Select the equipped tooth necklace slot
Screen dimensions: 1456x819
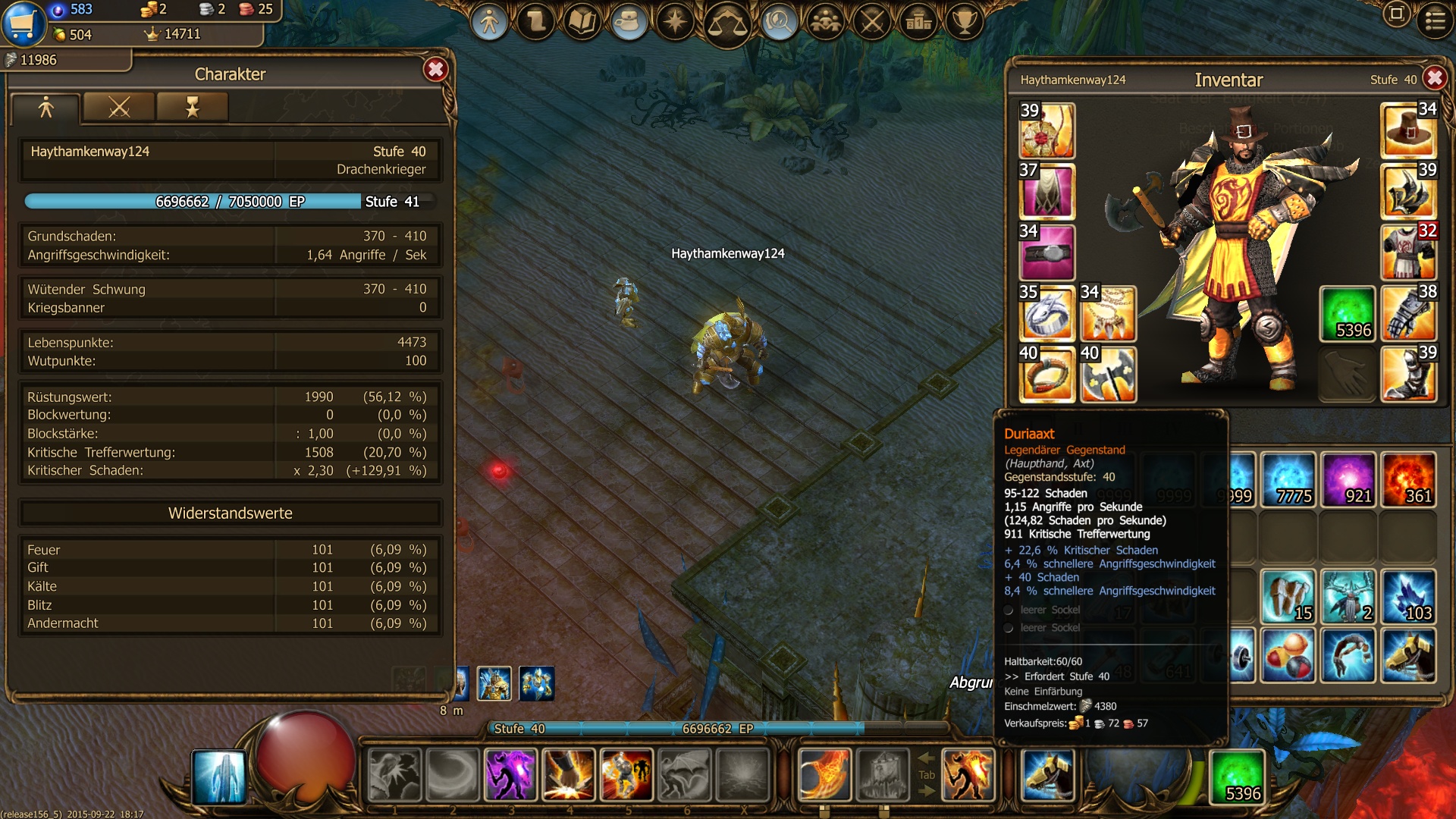click(x=1107, y=313)
